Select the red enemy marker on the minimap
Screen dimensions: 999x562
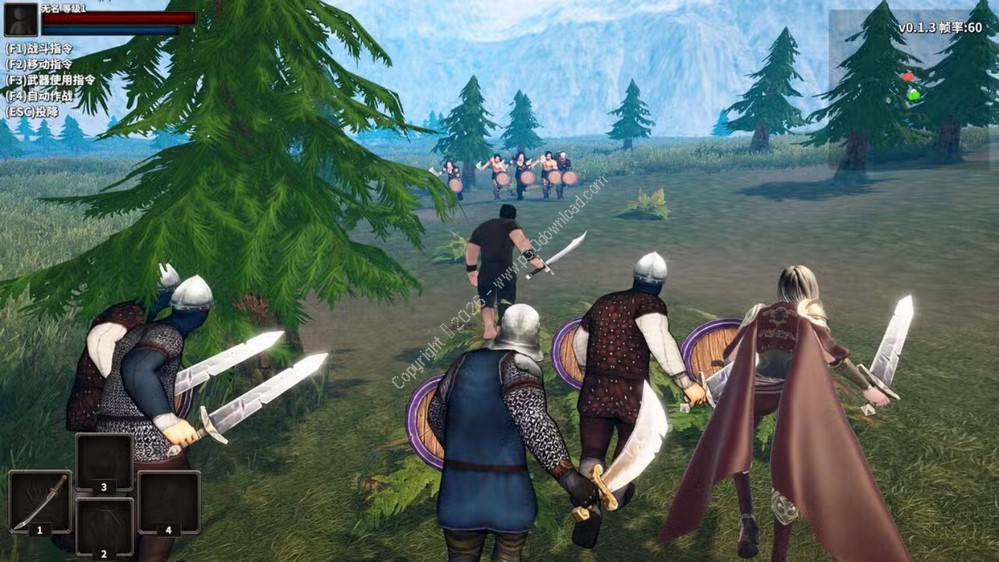pyautogui.click(x=908, y=77)
